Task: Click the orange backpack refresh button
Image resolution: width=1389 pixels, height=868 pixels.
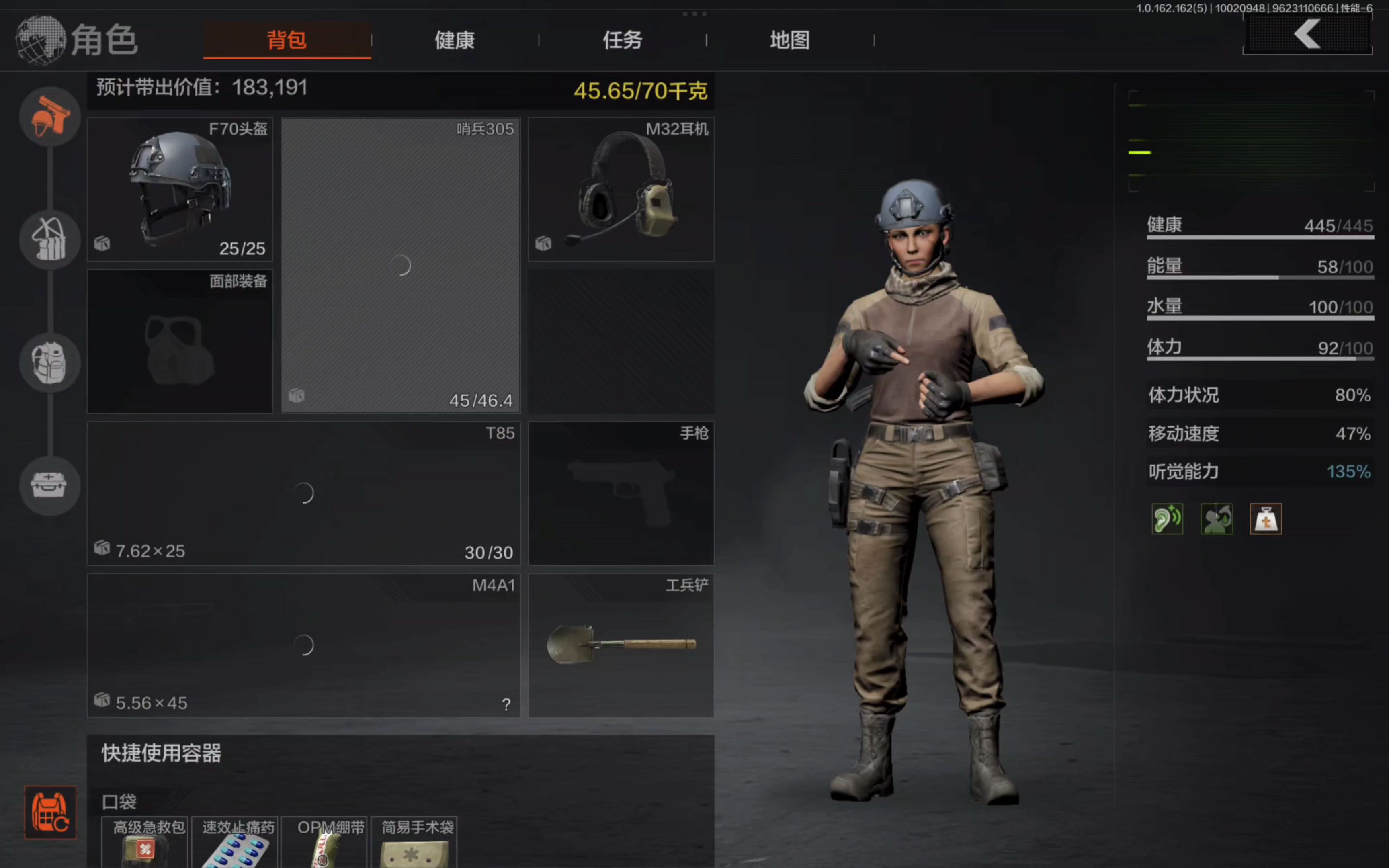Action: click(50, 812)
